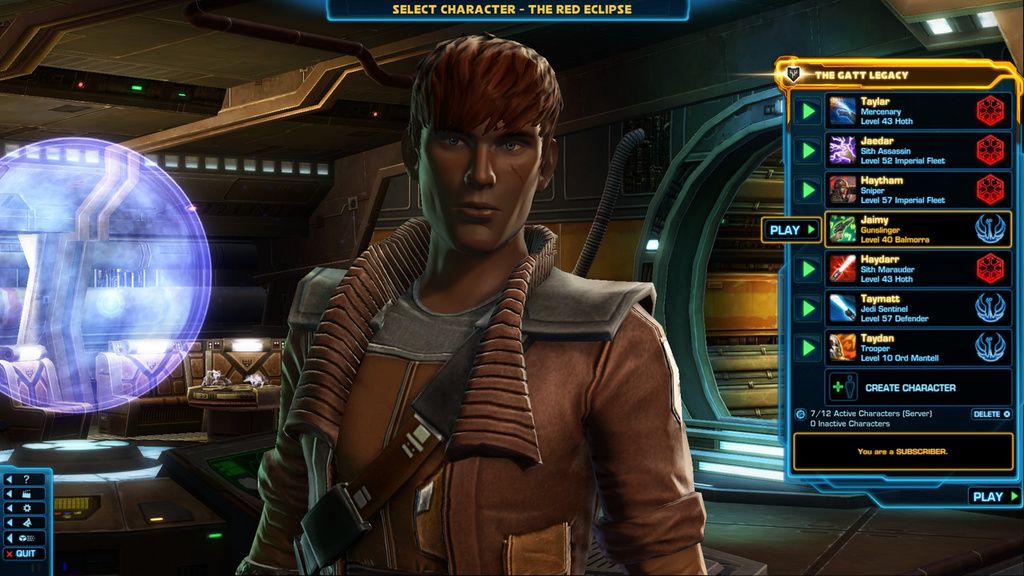Viewport: 1024px width, 576px height.
Task: Click the Gatt Legacy header emblem
Action: click(795, 74)
